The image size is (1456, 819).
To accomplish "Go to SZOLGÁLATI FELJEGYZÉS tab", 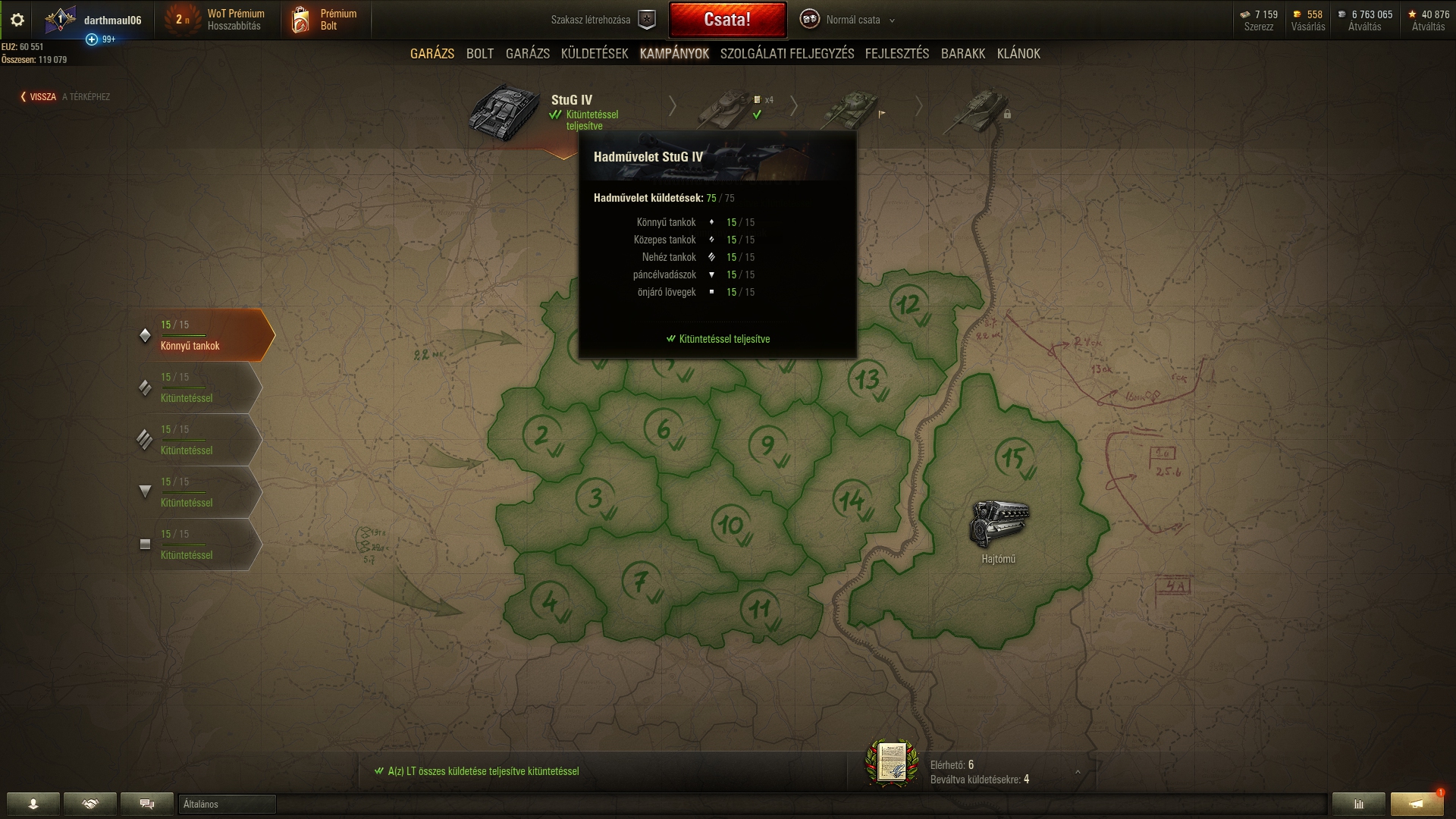I will coord(787,54).
